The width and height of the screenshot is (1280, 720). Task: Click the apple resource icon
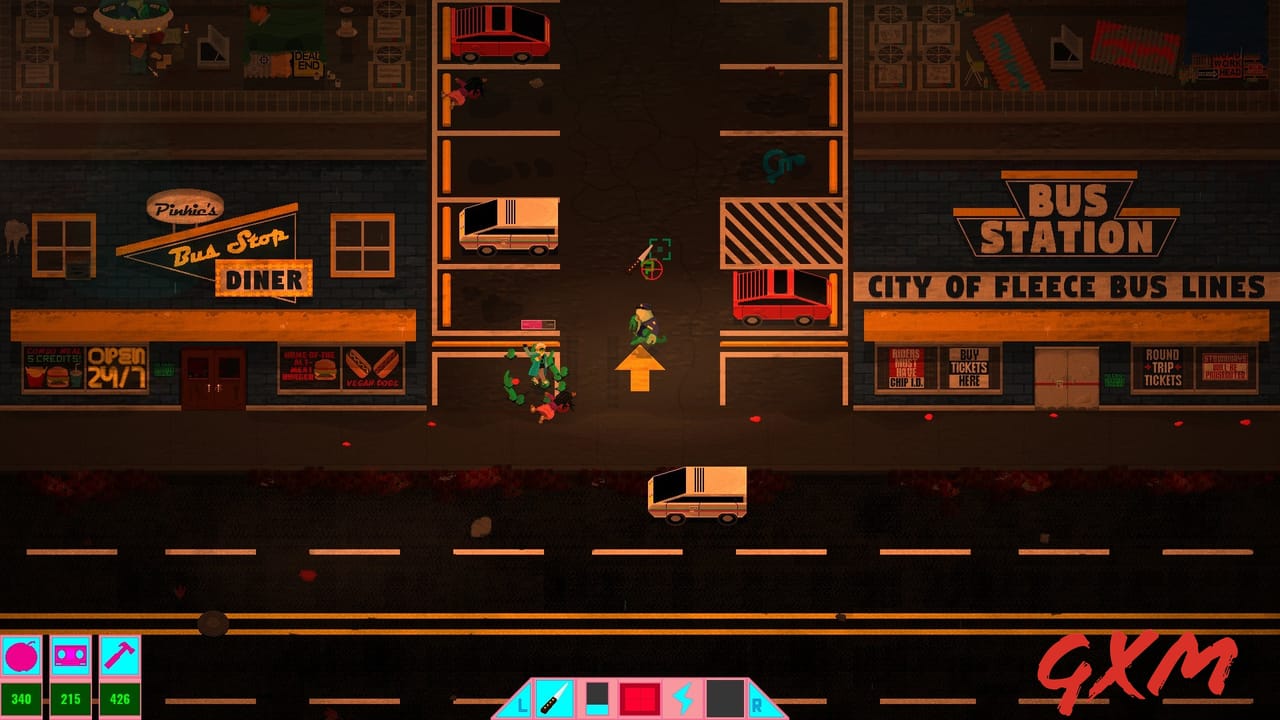point(20,657)
